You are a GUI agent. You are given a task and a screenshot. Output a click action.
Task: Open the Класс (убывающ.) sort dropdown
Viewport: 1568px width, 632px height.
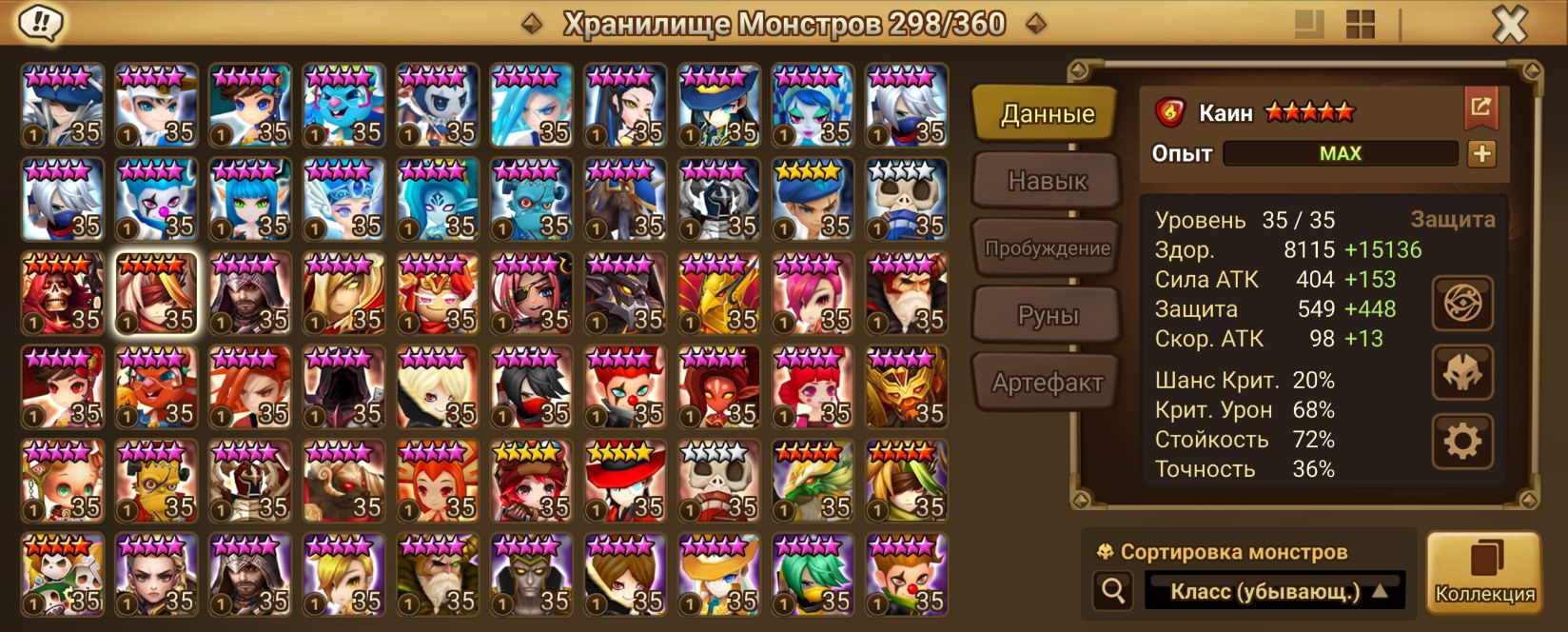[1274, 591]
